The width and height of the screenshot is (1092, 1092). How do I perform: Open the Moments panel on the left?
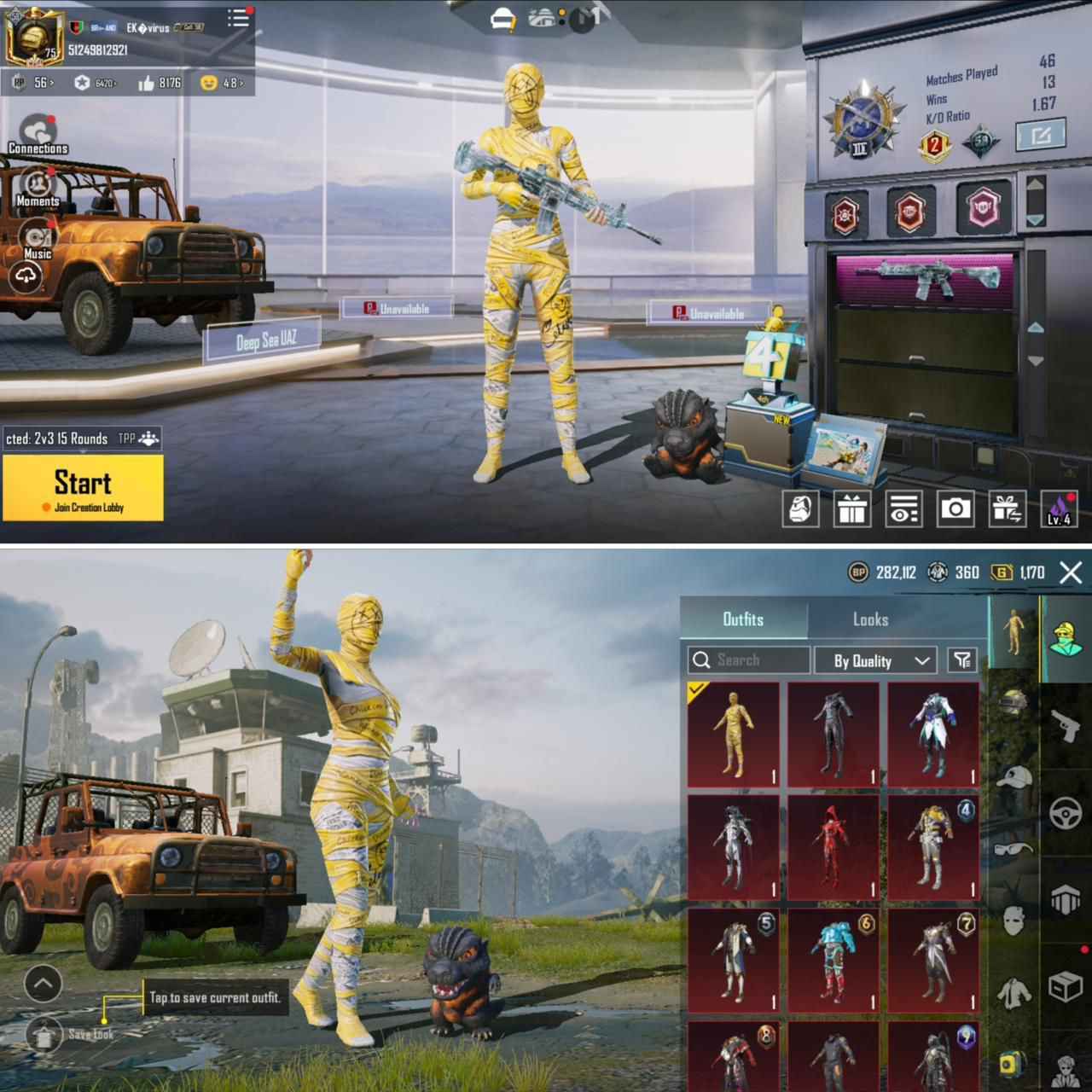[36, 183]
